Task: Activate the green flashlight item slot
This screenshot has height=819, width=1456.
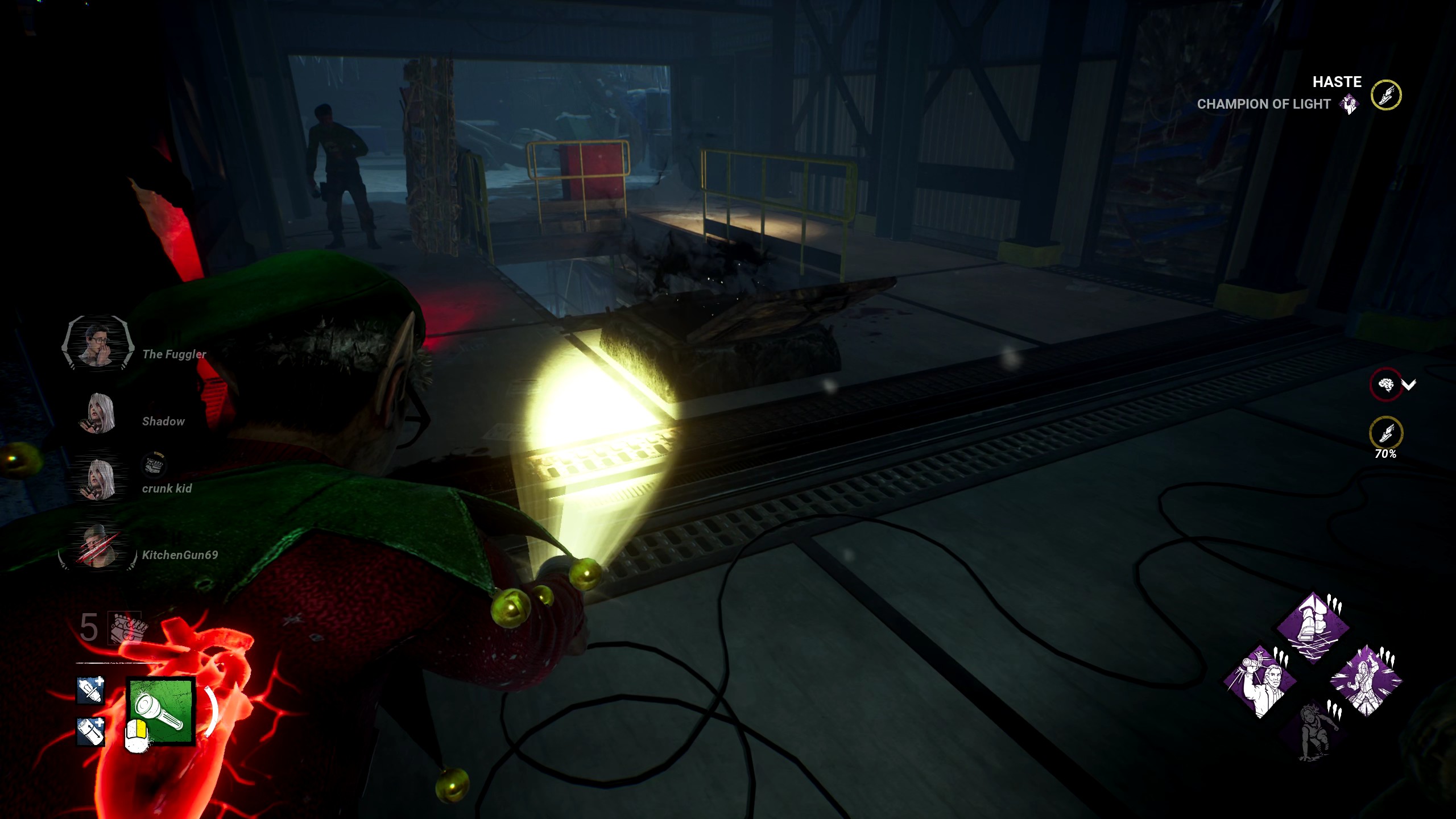Action: [x=161, y=712]
